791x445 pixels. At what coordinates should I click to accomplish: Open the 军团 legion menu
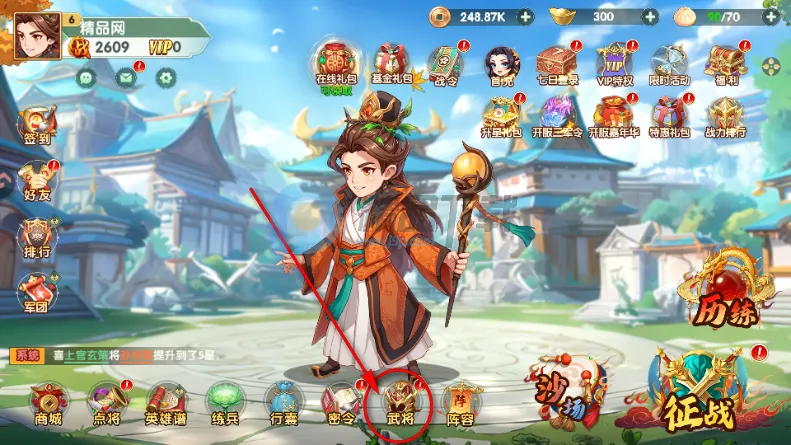(x=36, y=295)
